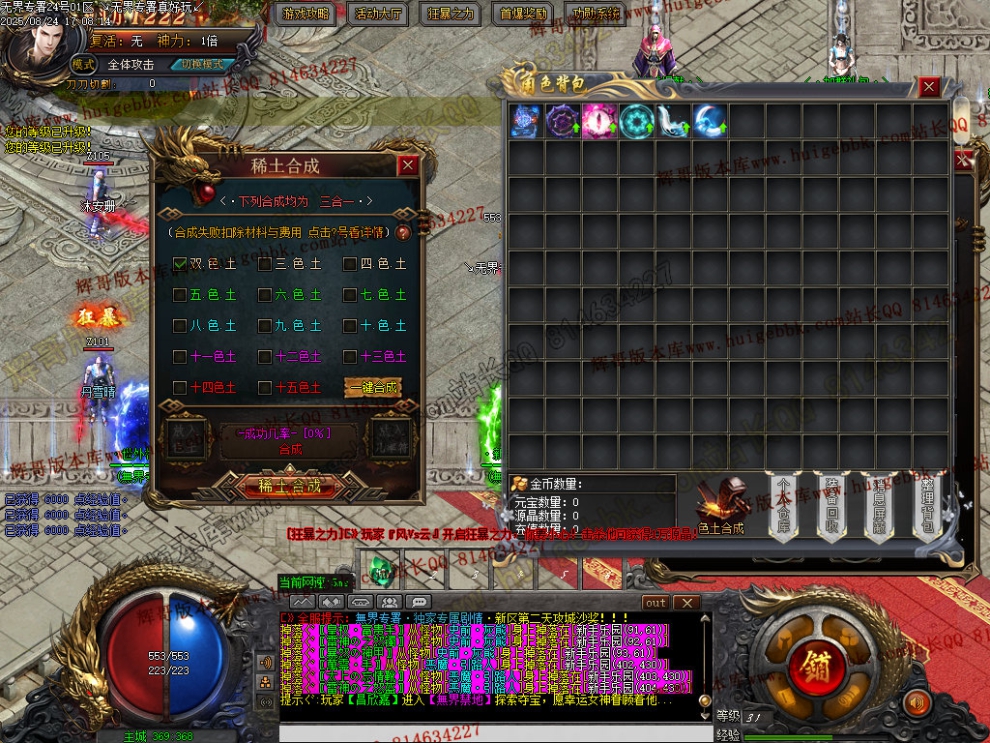Close the 稀土合成 crafting window
The height and width of the screenshot is (743, 990).
click(407, 165)
